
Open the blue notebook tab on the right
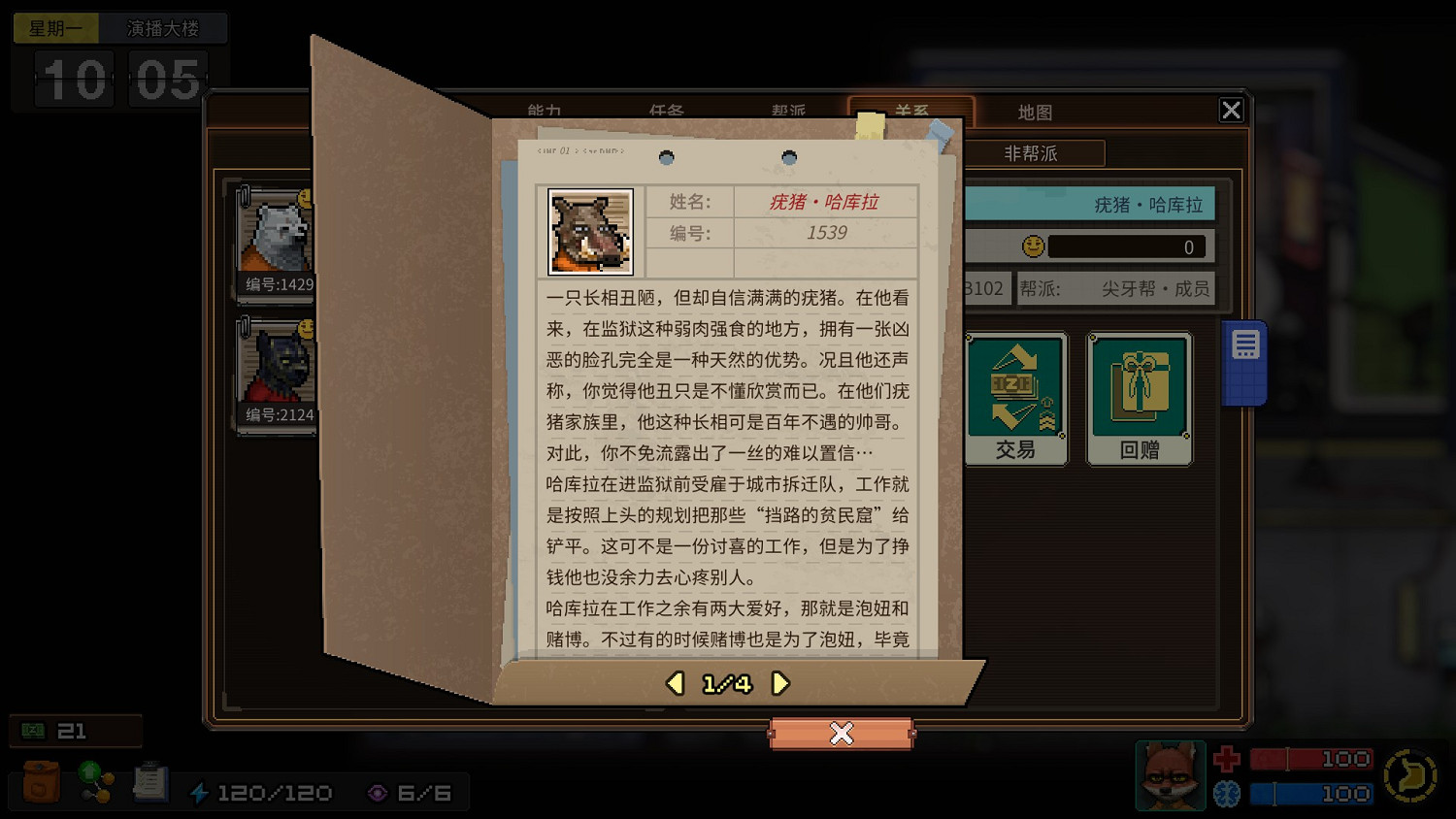click(1243, 360)
